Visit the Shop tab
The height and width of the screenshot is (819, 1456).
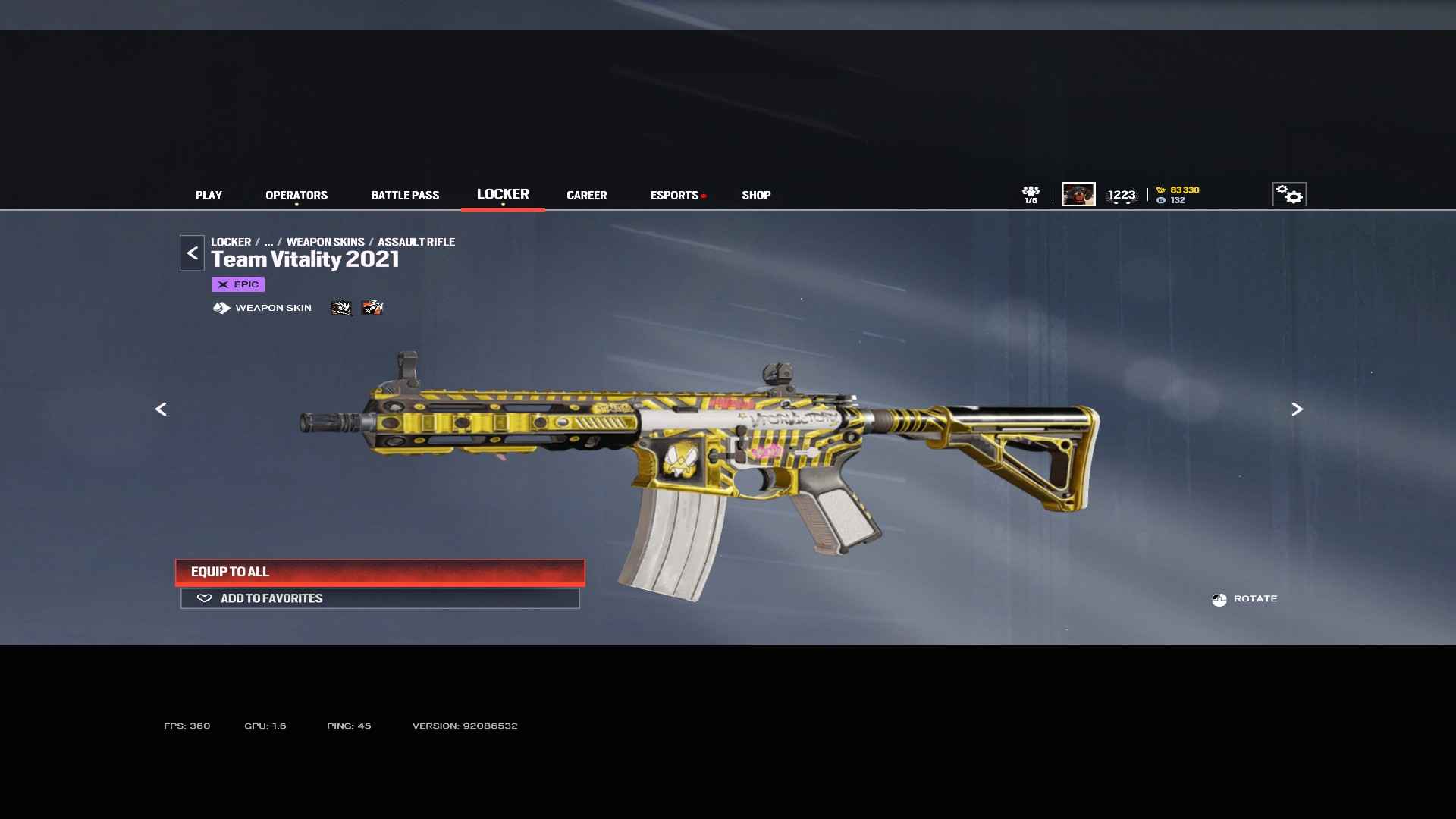click(x=756, y=195)
